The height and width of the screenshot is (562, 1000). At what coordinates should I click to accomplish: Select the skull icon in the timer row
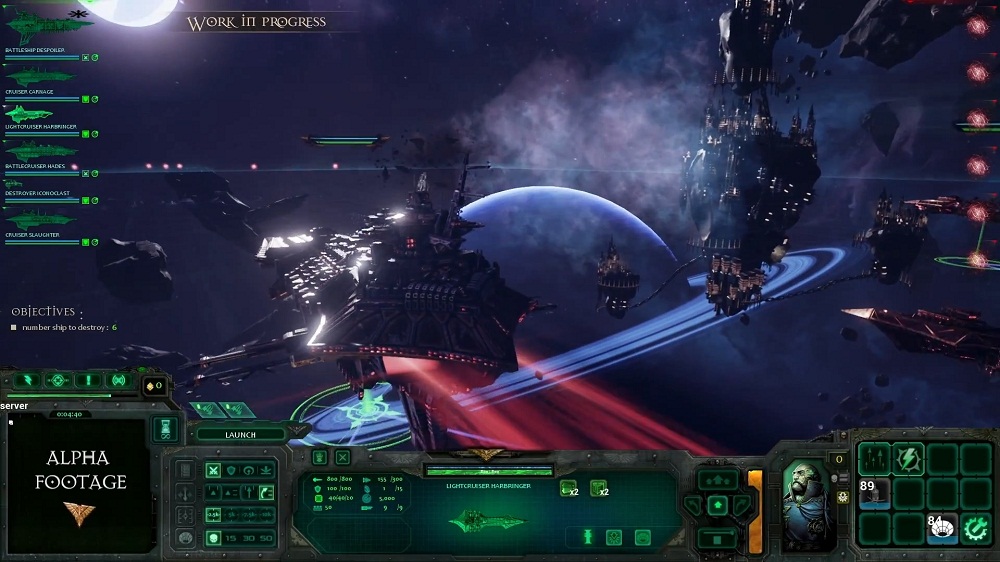[212, 538]
